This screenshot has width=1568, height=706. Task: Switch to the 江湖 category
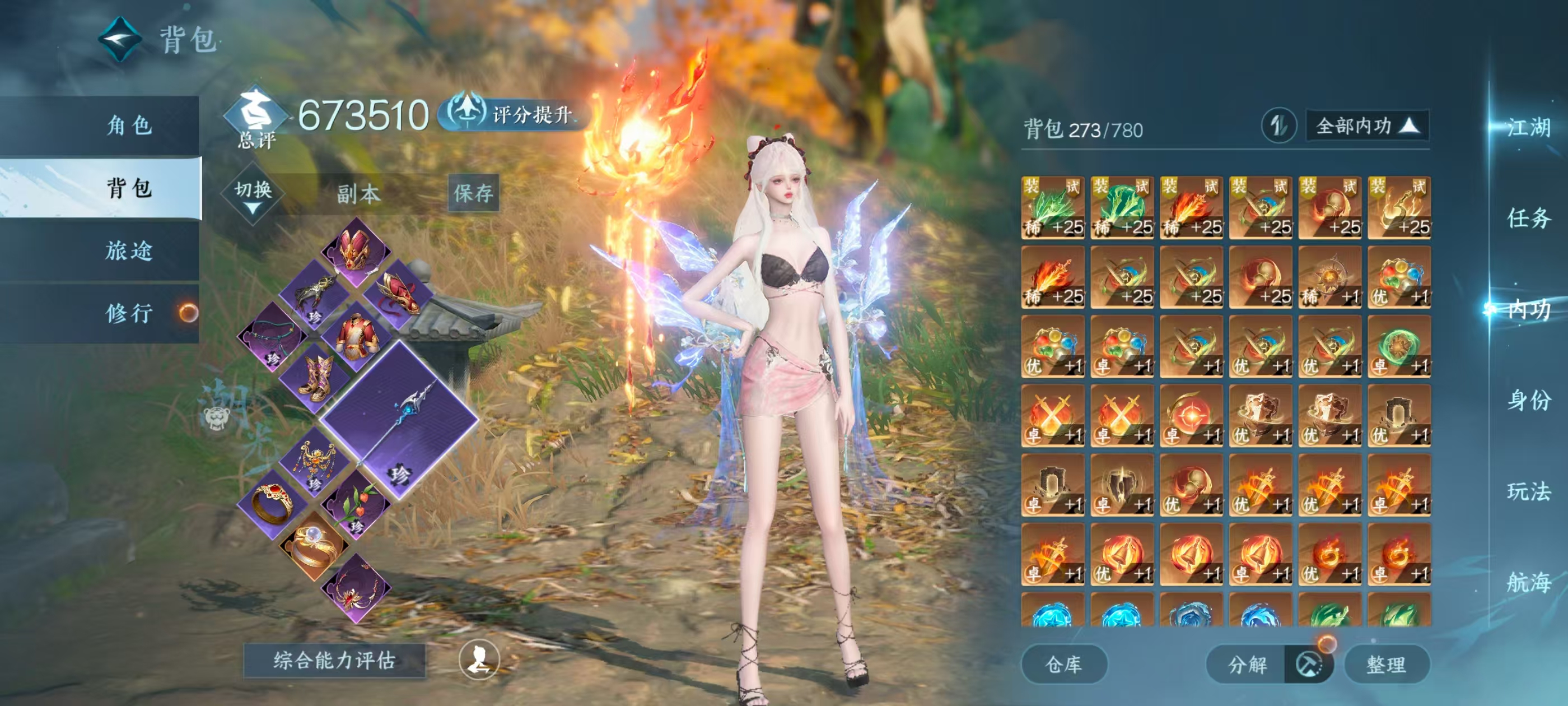click(x=1528, y=128)
